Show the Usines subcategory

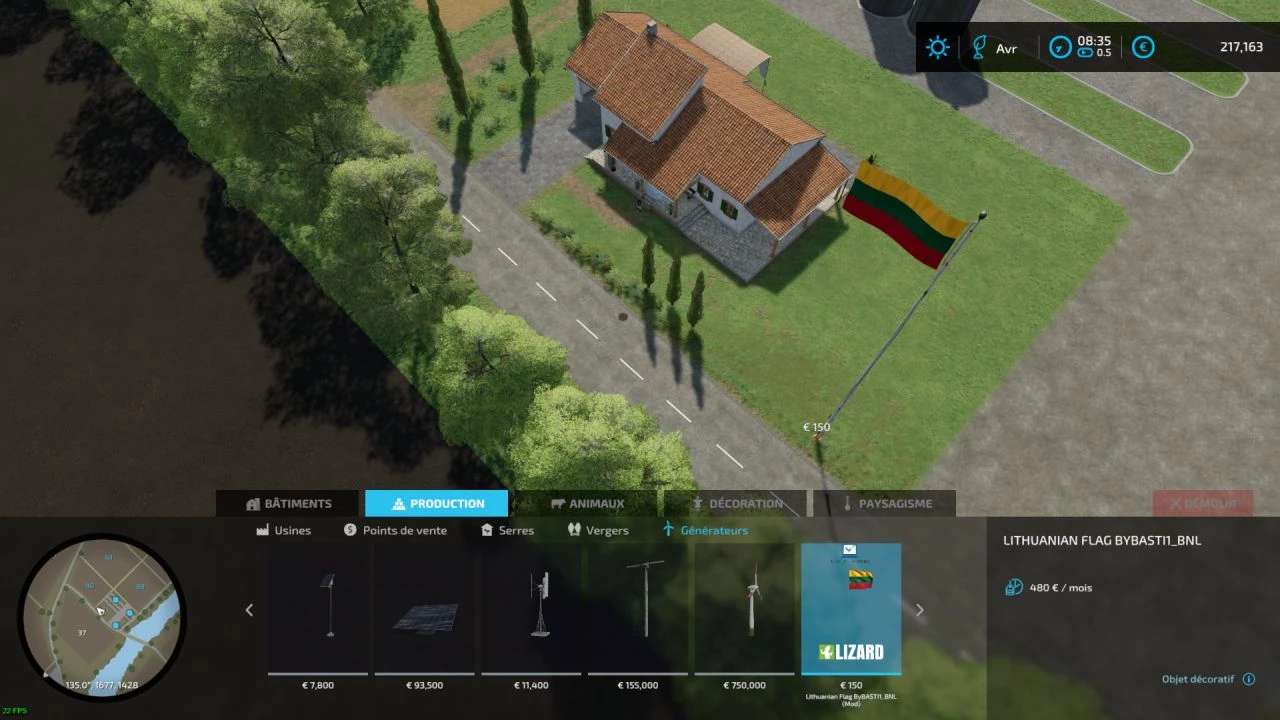tap(284, 531)
